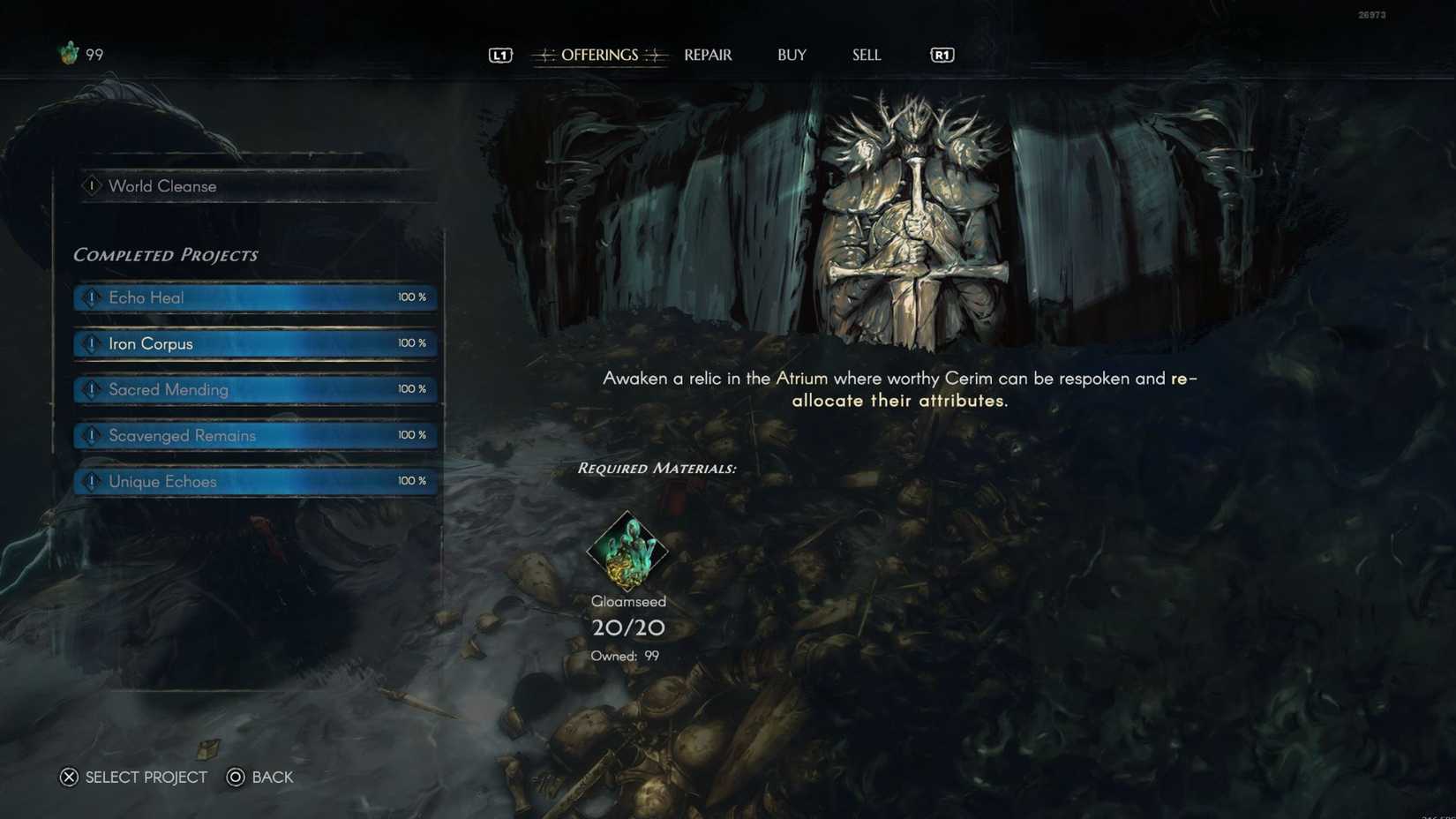Choose the Echo Heal completed project

[x=256, y=297]
